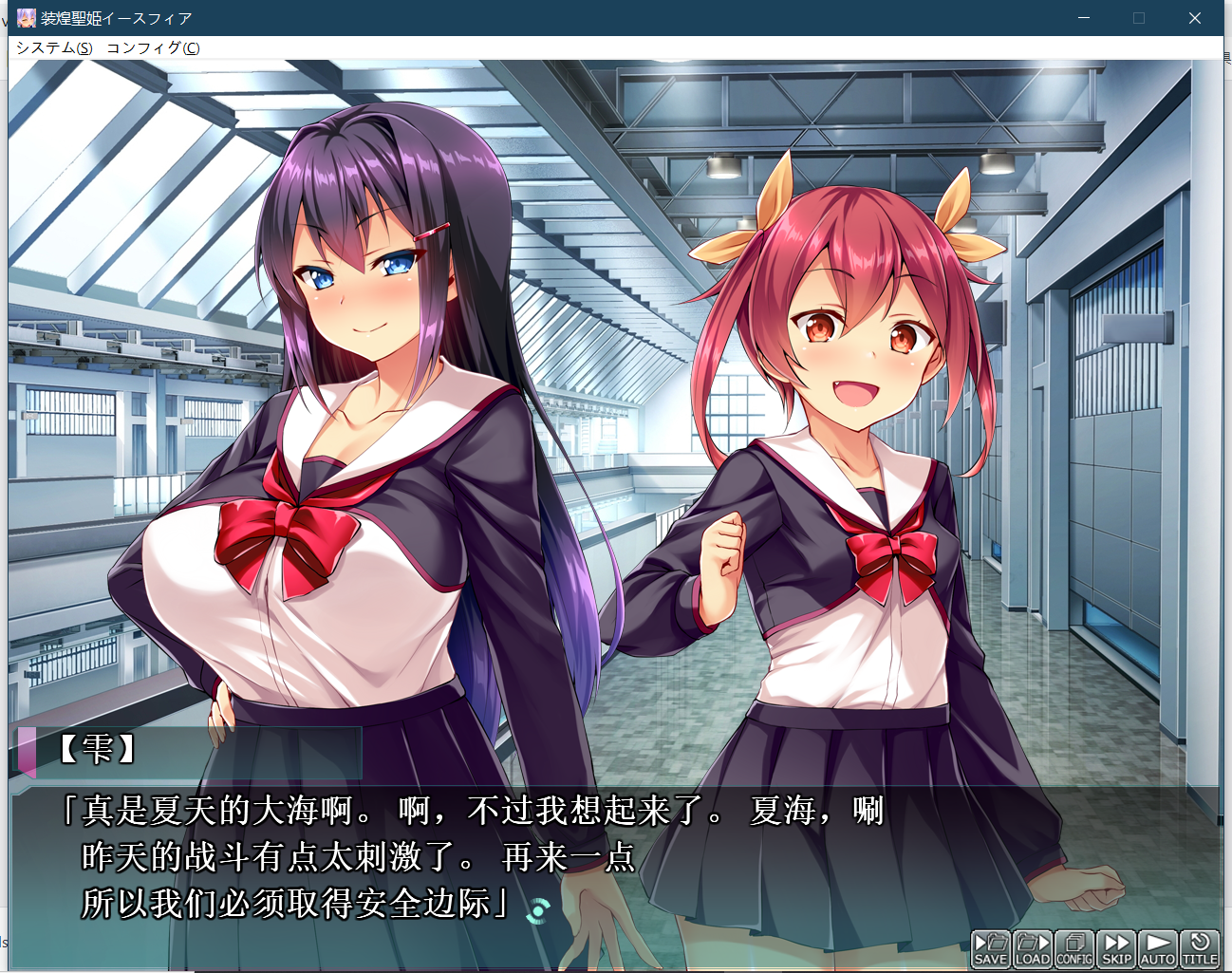Return to TITLE screen
Screen dimensions: 1232x973
click(x=1200, y=948)
